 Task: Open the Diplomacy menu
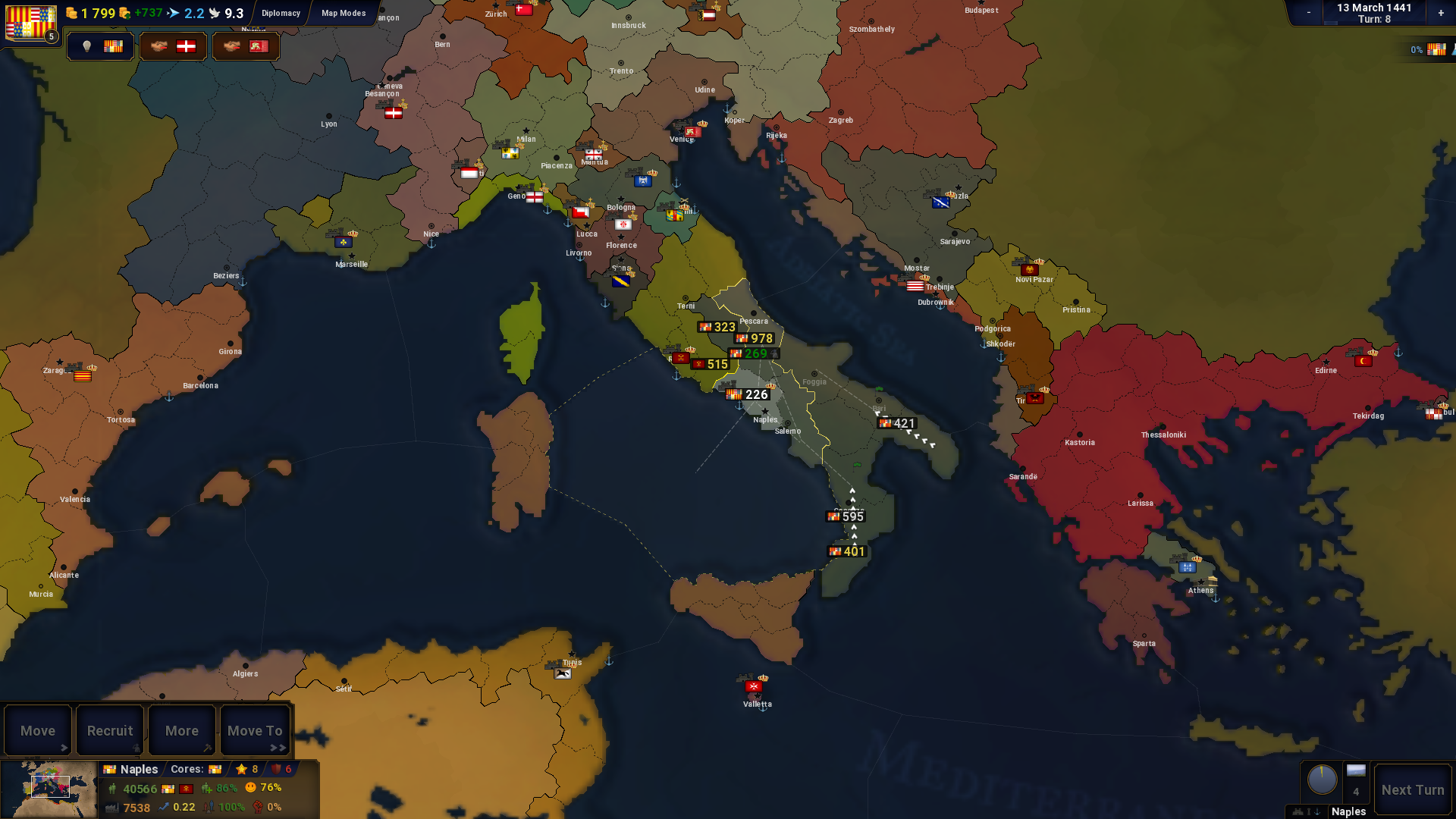coord(281,13)
